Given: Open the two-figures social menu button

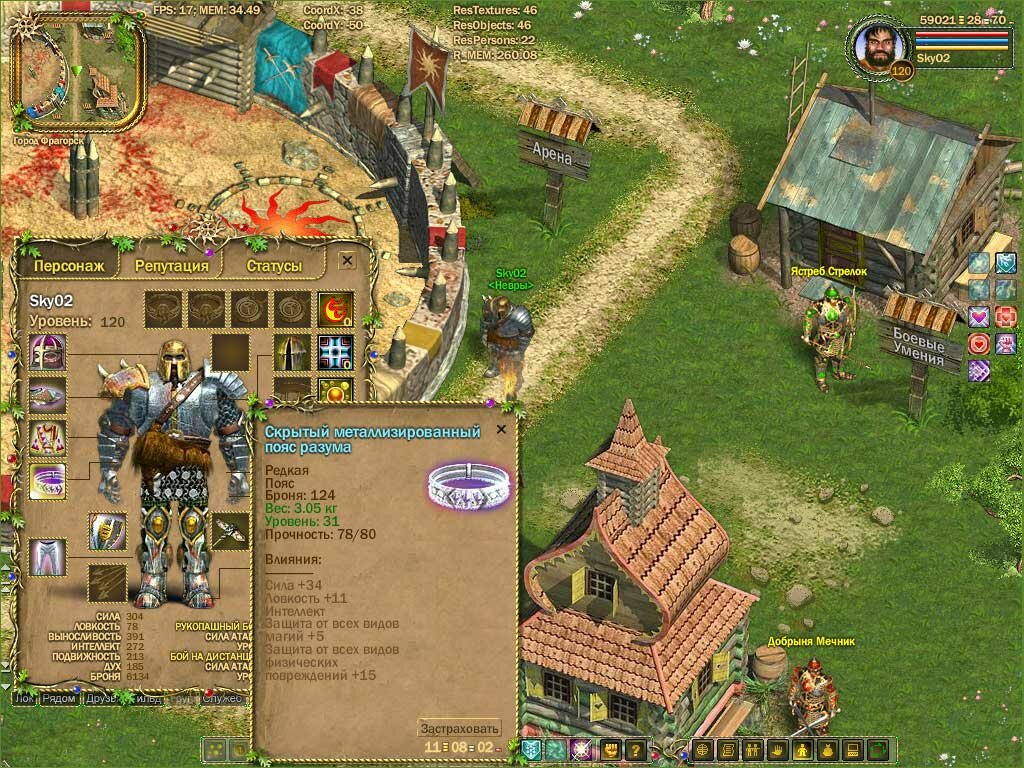Looking at the screenshot, I should (x=753, y=750).
